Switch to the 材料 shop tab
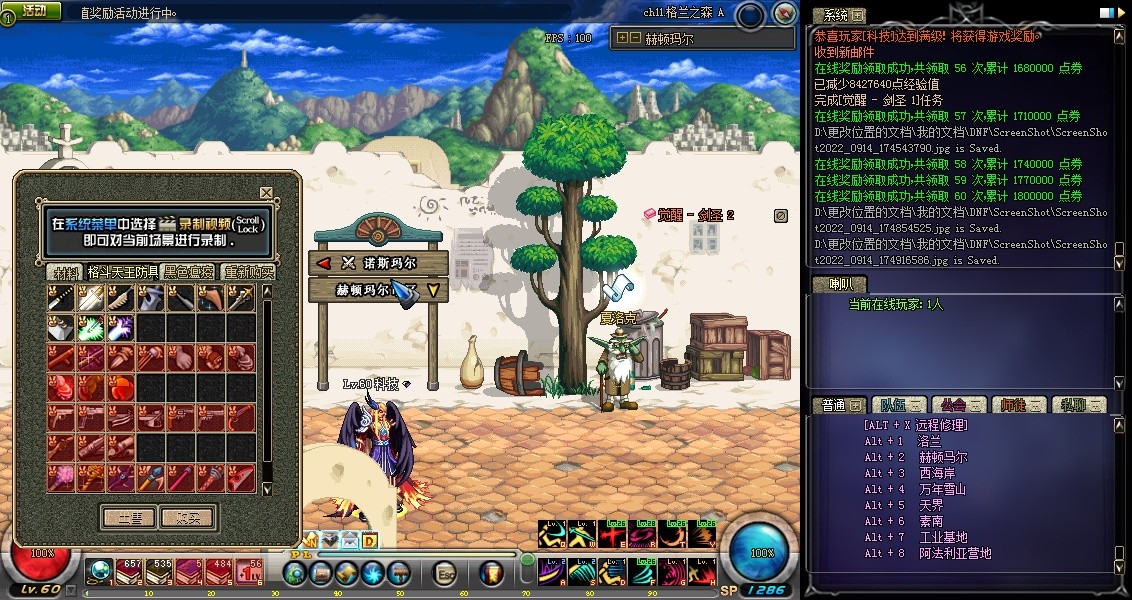The height and width of the screenshot is (600, 1132). coord(66,272)
